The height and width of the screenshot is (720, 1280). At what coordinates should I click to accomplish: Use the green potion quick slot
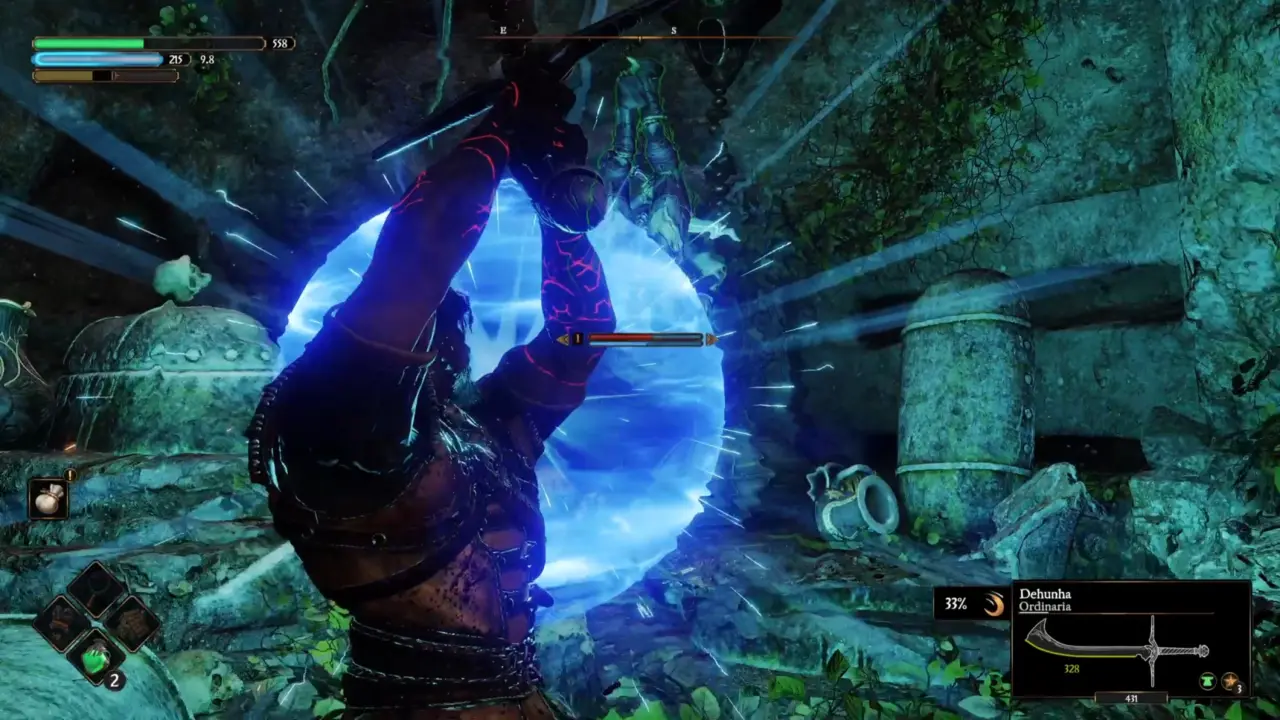96,658
